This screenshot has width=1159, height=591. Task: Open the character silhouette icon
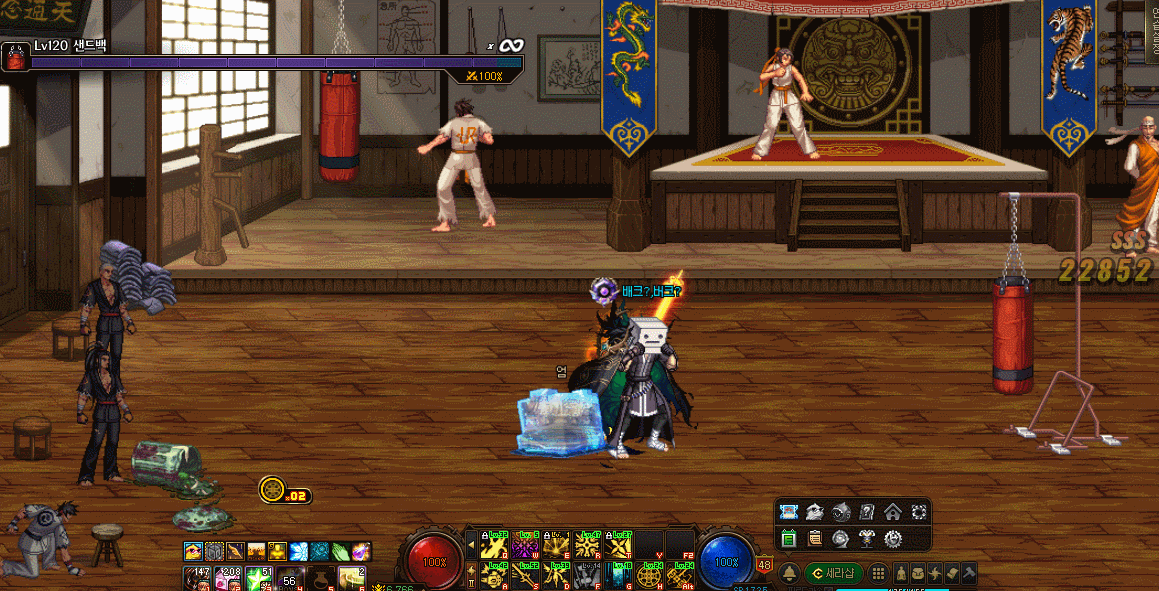[901, 573]
